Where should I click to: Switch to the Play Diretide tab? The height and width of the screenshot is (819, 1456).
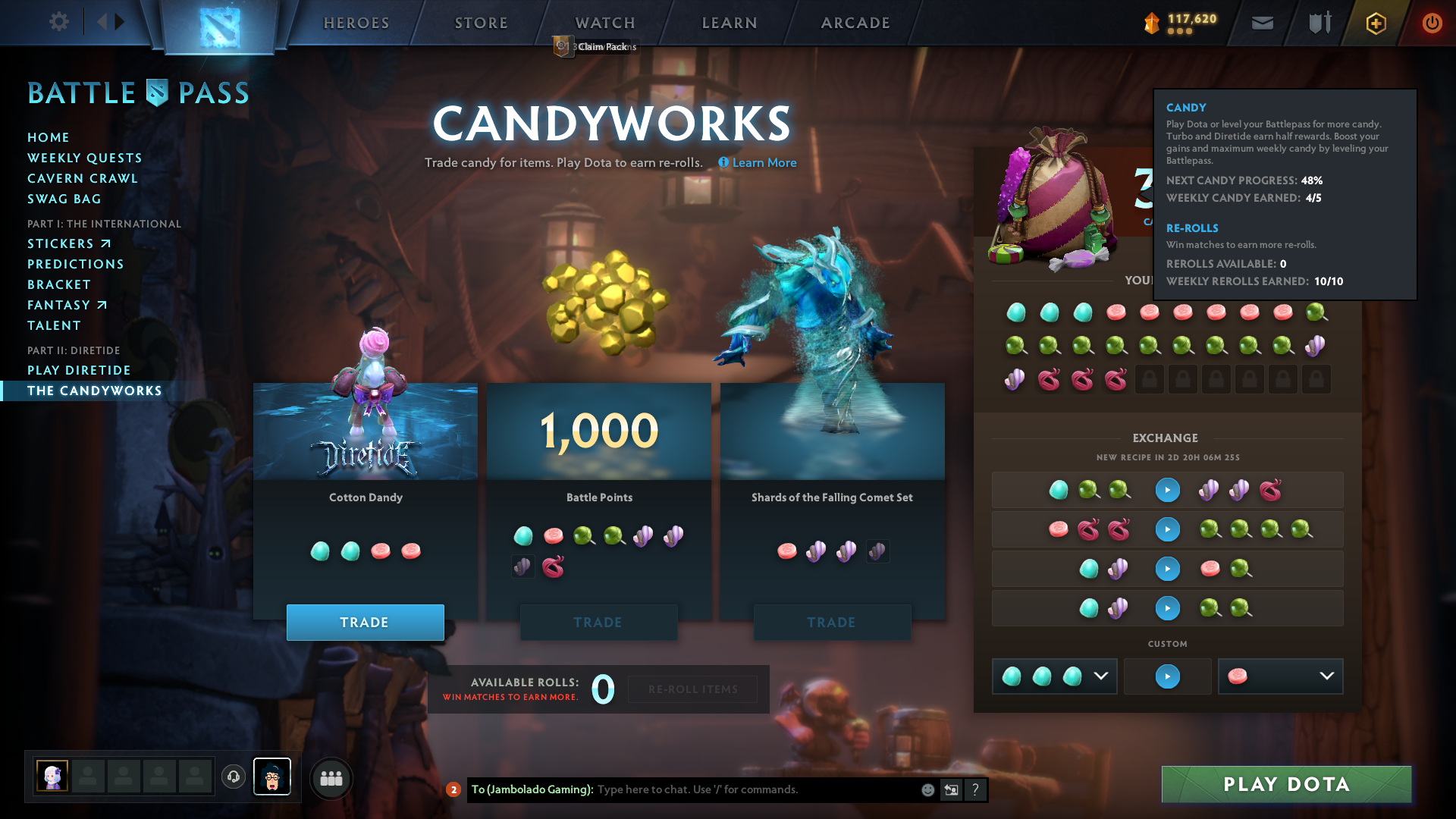[79, 370]
